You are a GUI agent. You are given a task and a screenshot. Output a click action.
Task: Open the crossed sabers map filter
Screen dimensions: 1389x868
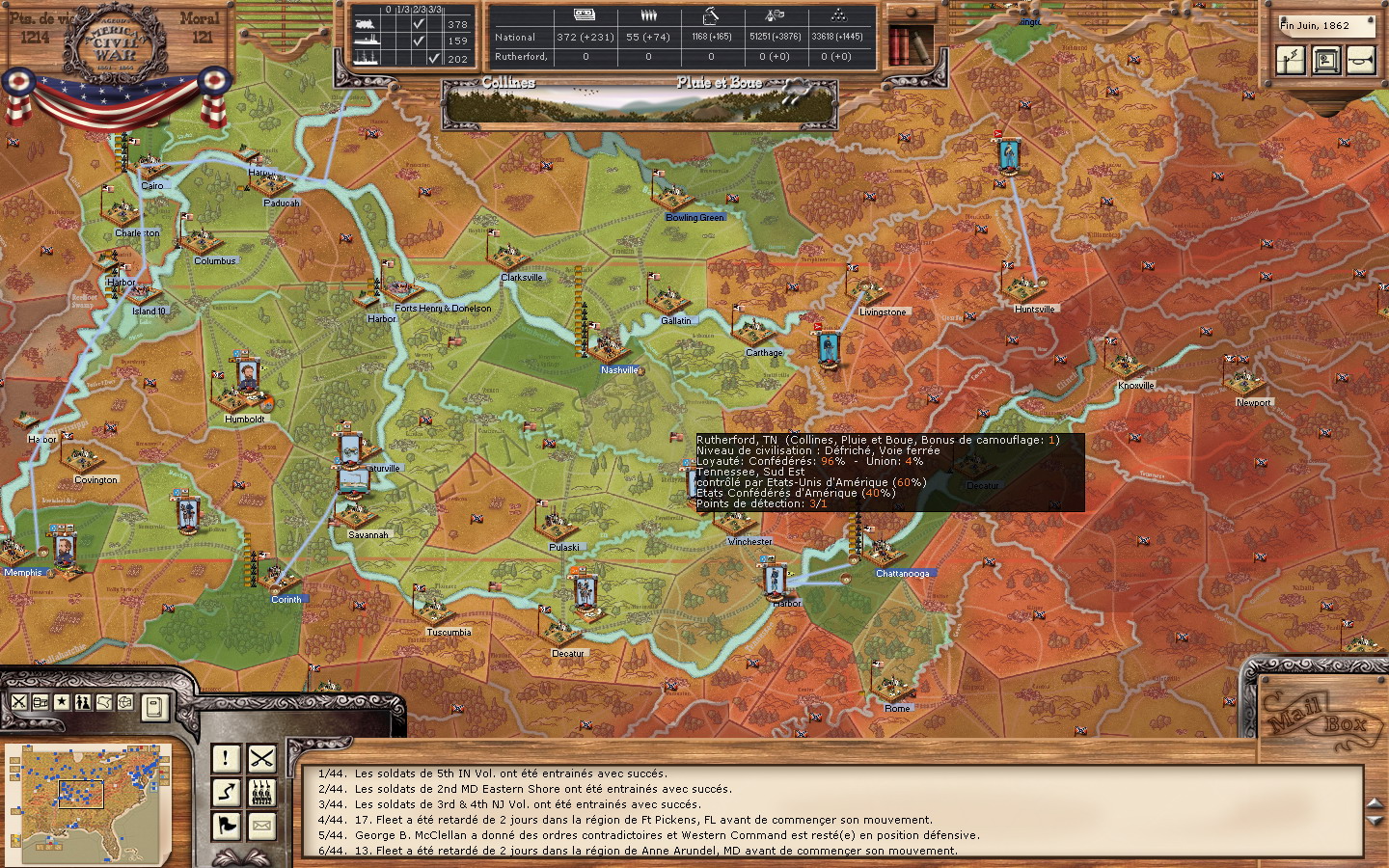coord(18,702)
